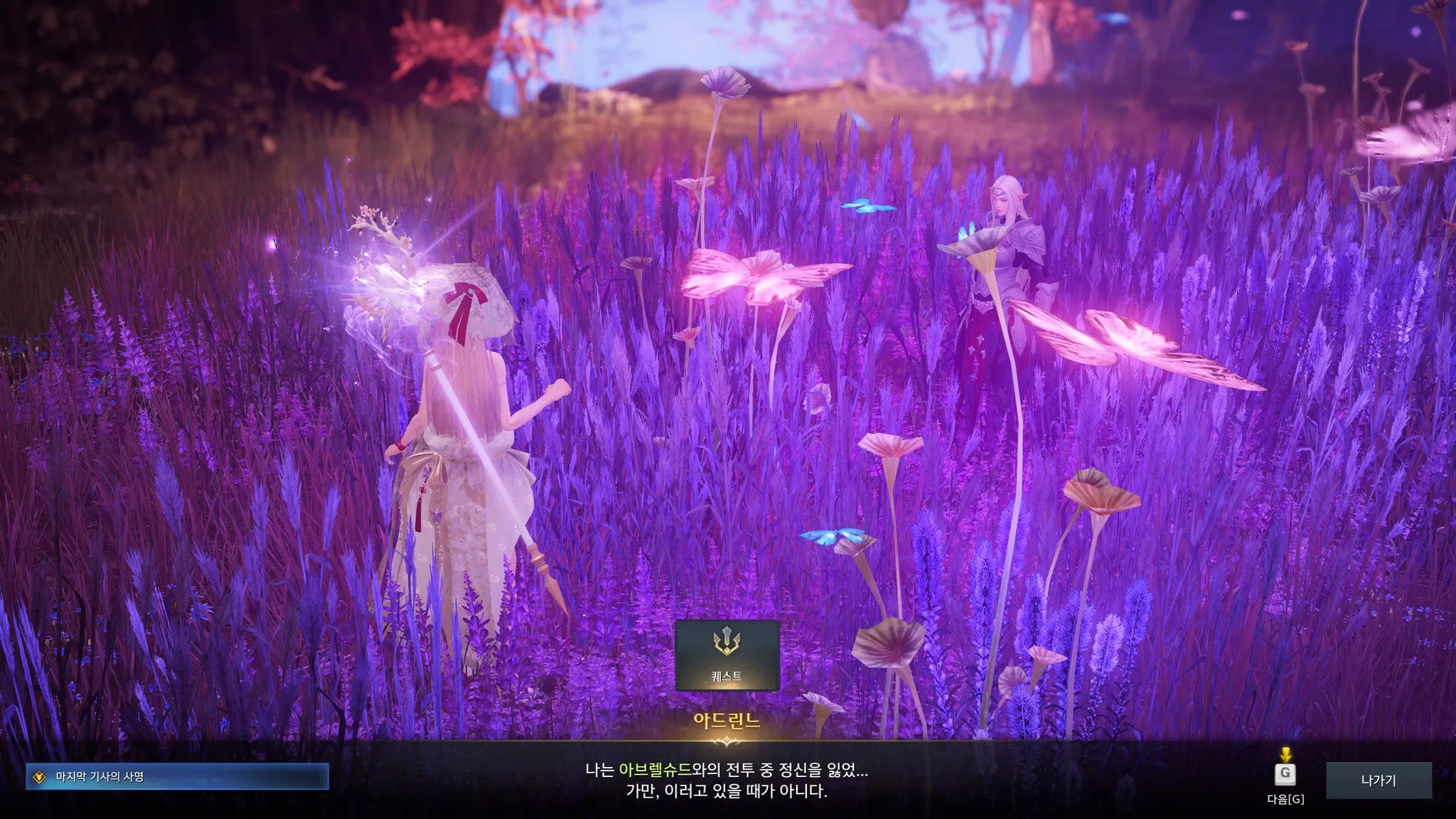Advance dialogue with the 다음 button

(1285, 774)
